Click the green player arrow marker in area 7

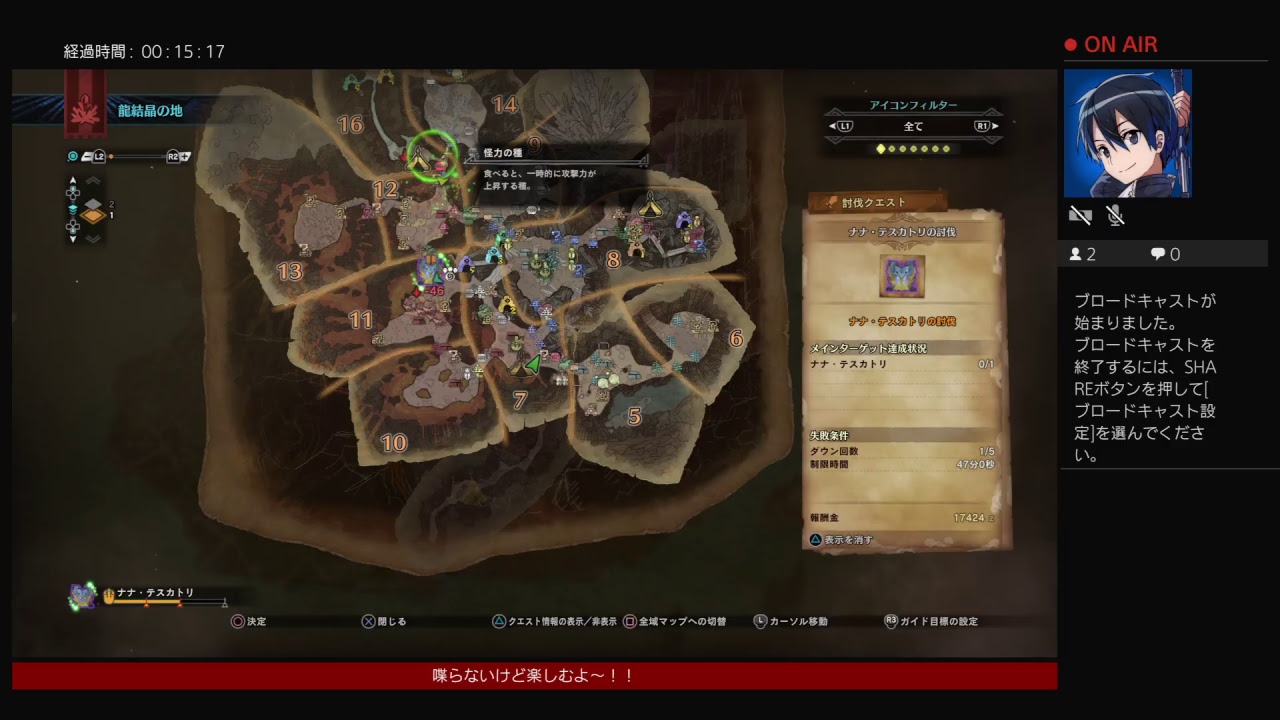coord(533,363)
